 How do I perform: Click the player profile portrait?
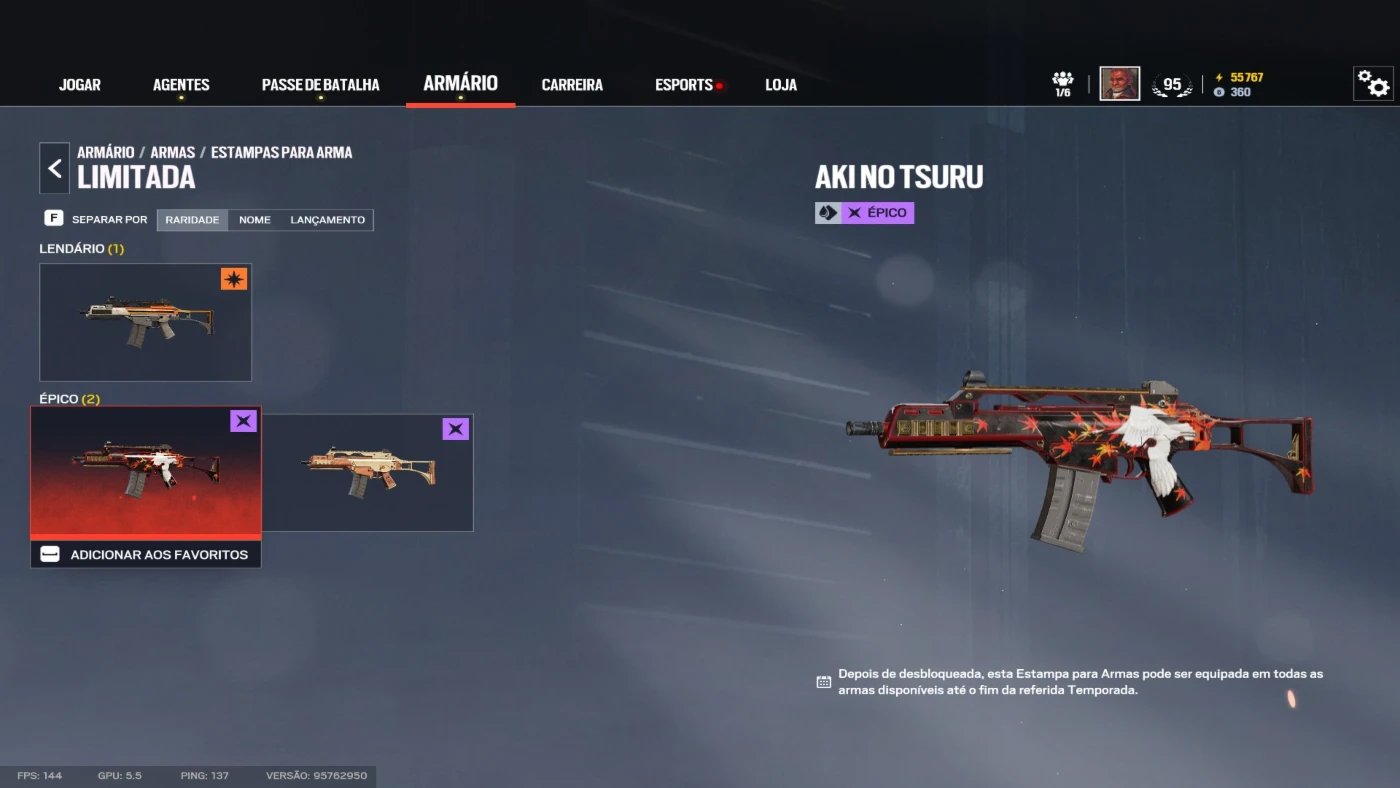tap(1119, 84)
